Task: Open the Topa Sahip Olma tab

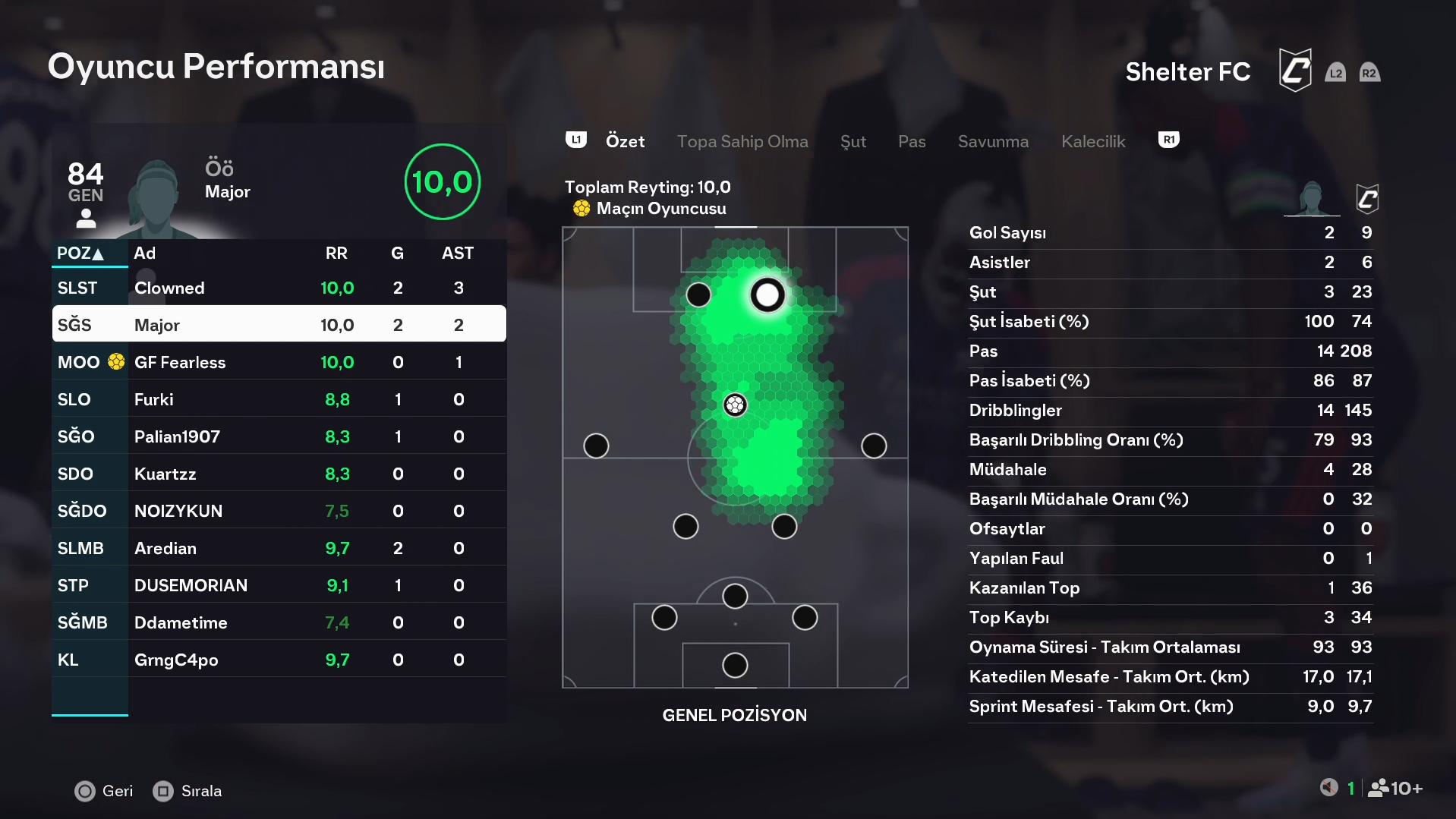Action: [x=742, y=141]
